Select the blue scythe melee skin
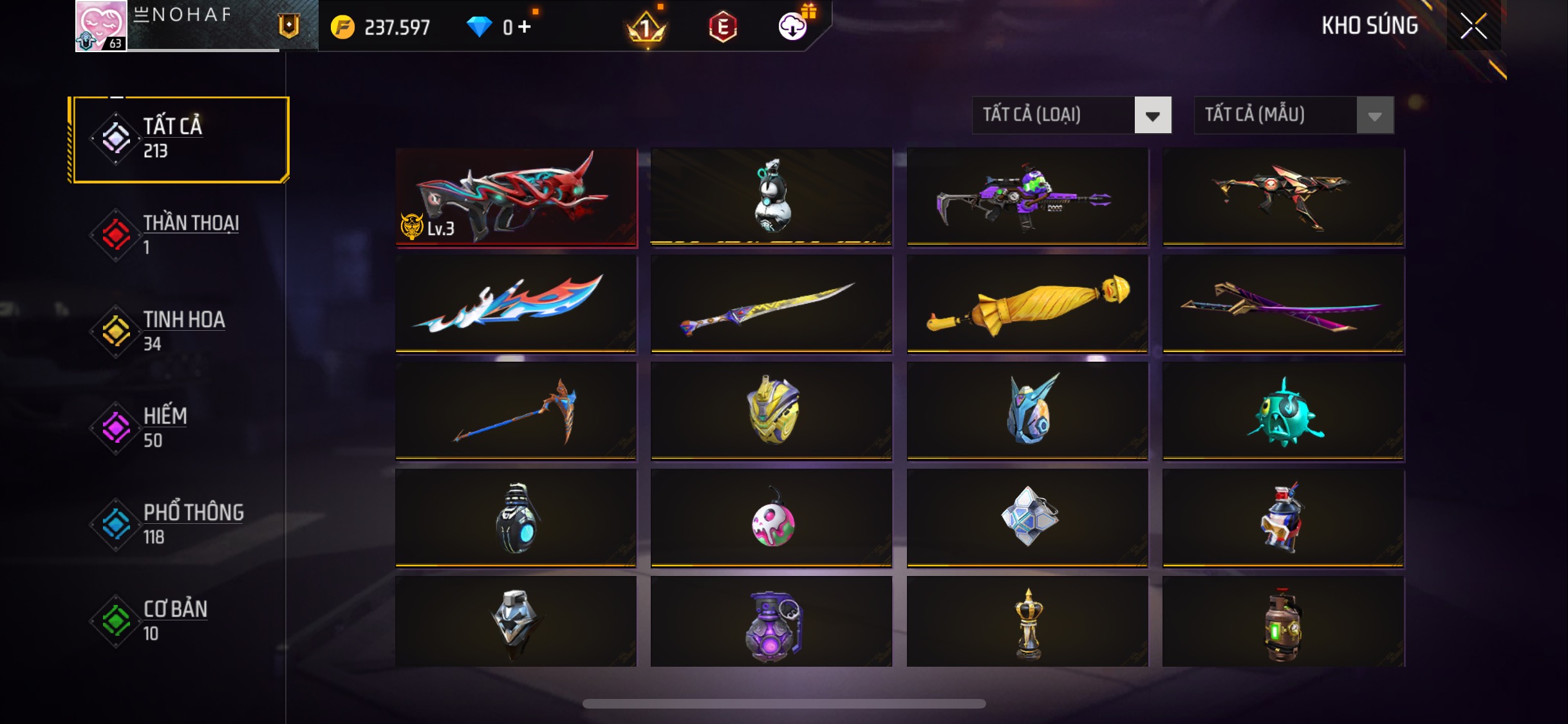The width and height of the screenshot is (1568, 724). pos(516,412)
